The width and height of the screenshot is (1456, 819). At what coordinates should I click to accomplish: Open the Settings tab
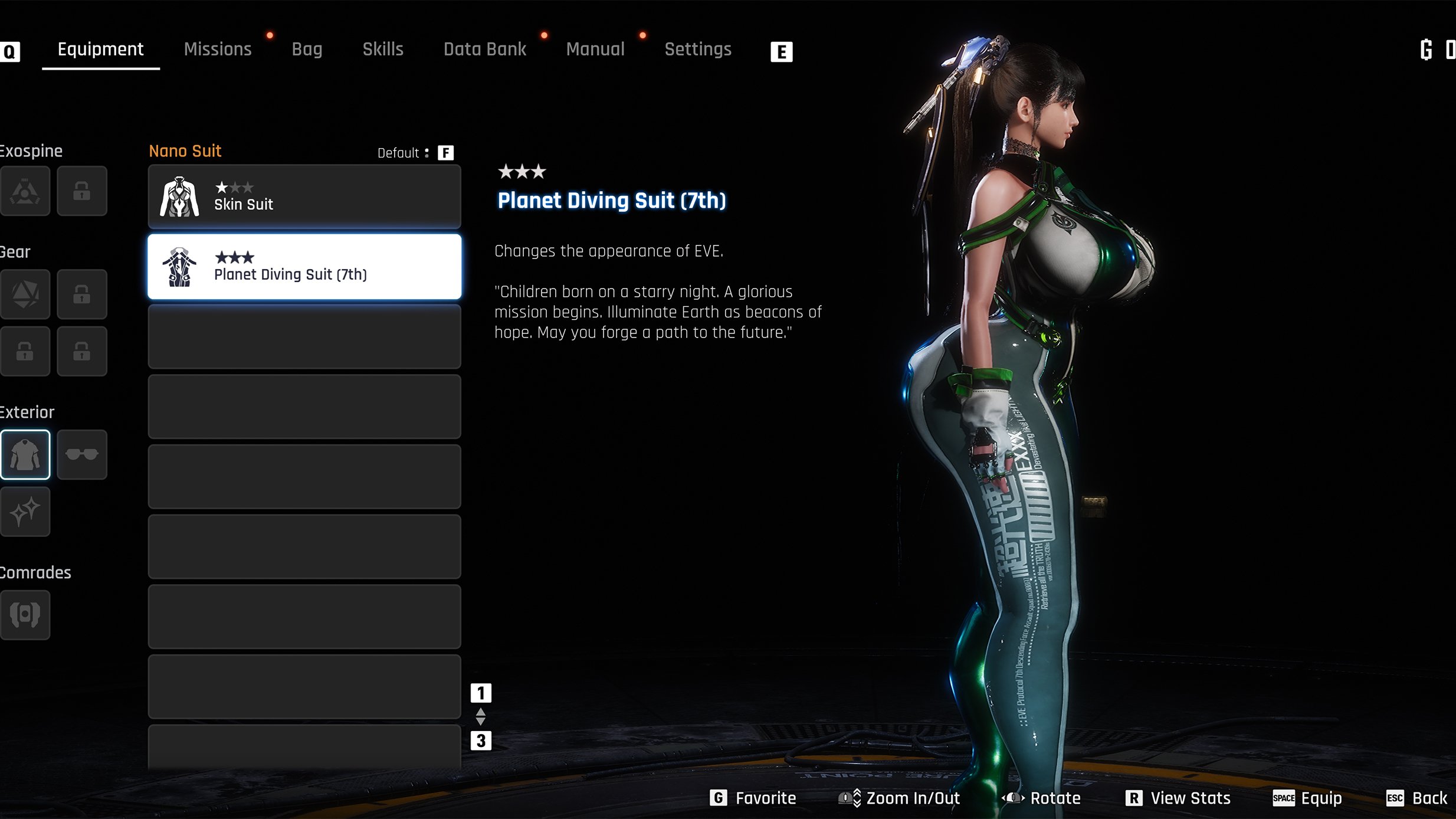coord(698,50)
